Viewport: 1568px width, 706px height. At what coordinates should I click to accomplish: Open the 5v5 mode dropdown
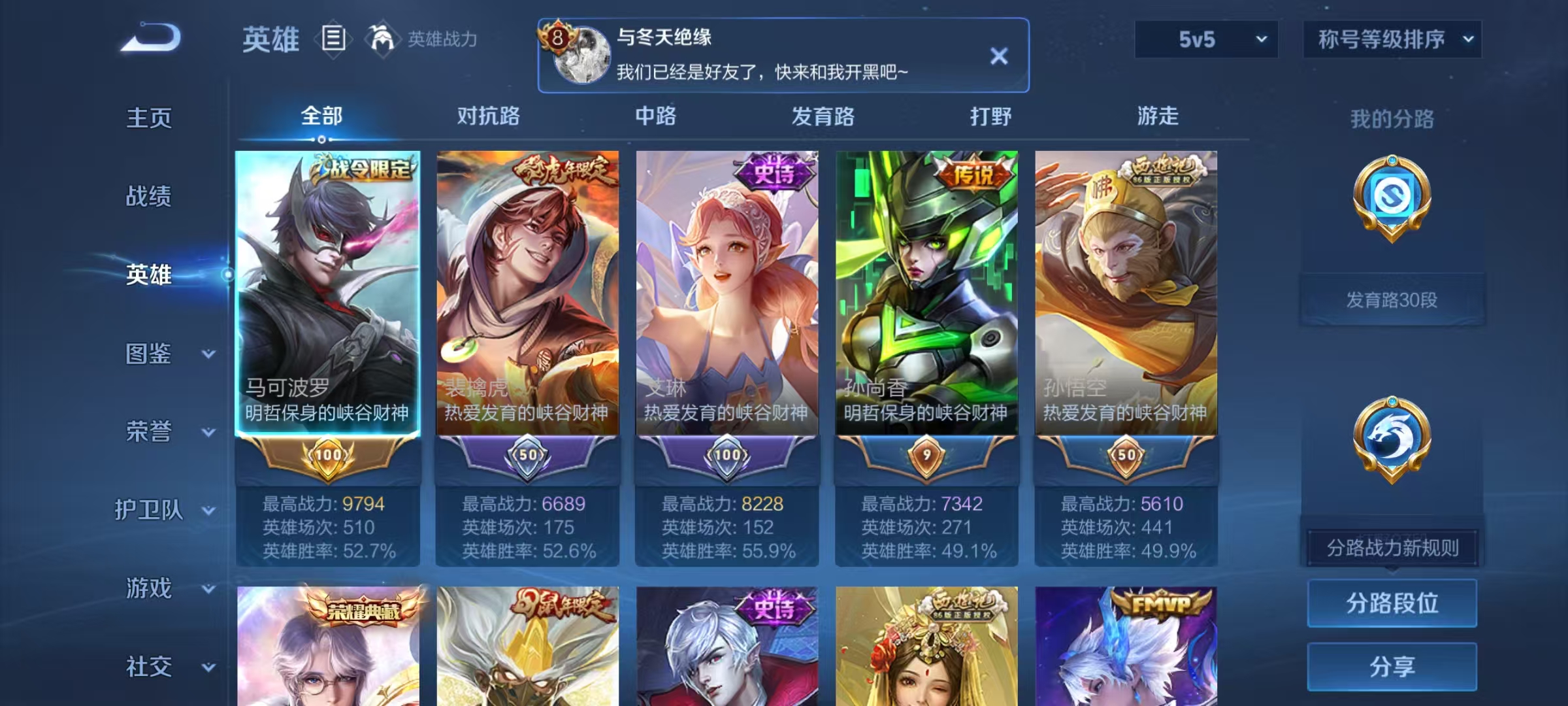tap(1205, 39)
